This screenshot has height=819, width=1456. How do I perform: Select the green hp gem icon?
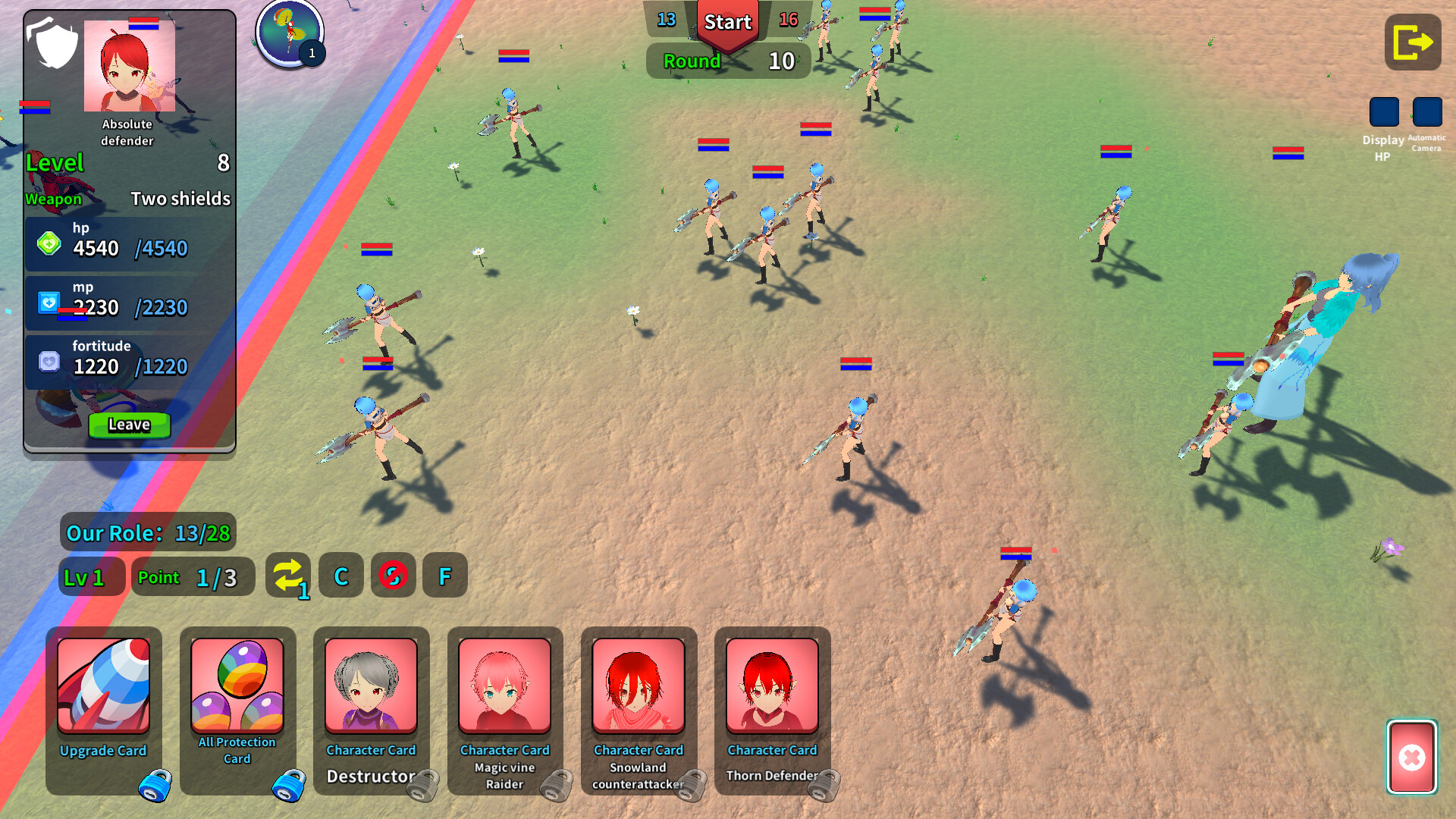click(49, 244)
